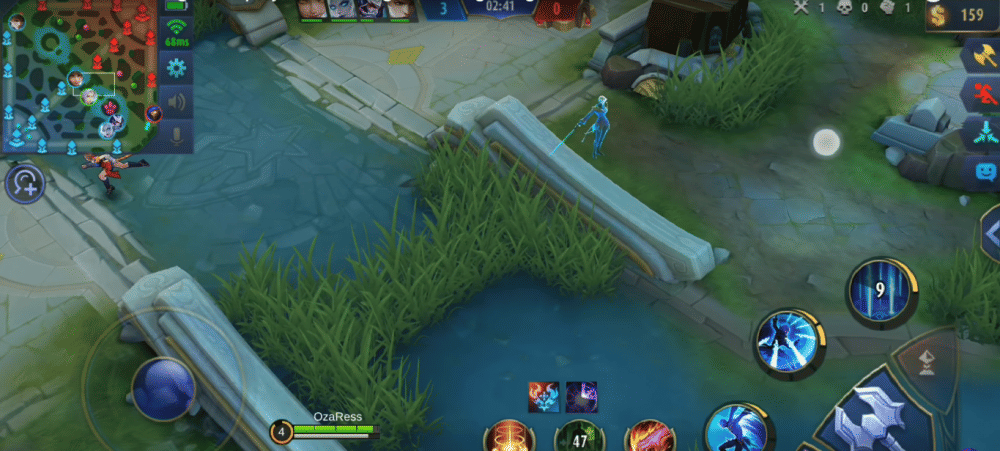
Task: Tap the magnifier camera button below the minimap
Action: (25, 184)
